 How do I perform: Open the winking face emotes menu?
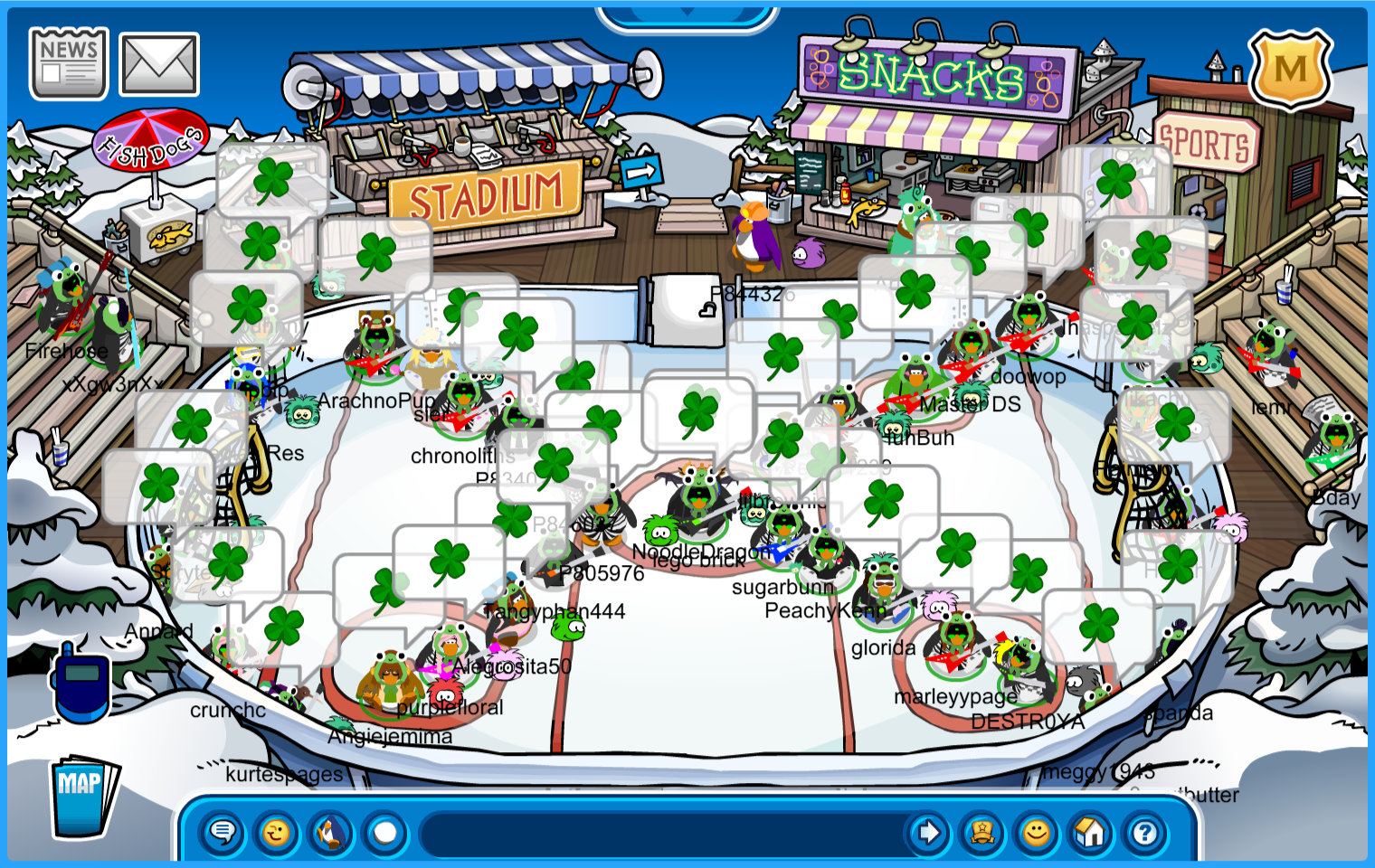pos(277,832)
